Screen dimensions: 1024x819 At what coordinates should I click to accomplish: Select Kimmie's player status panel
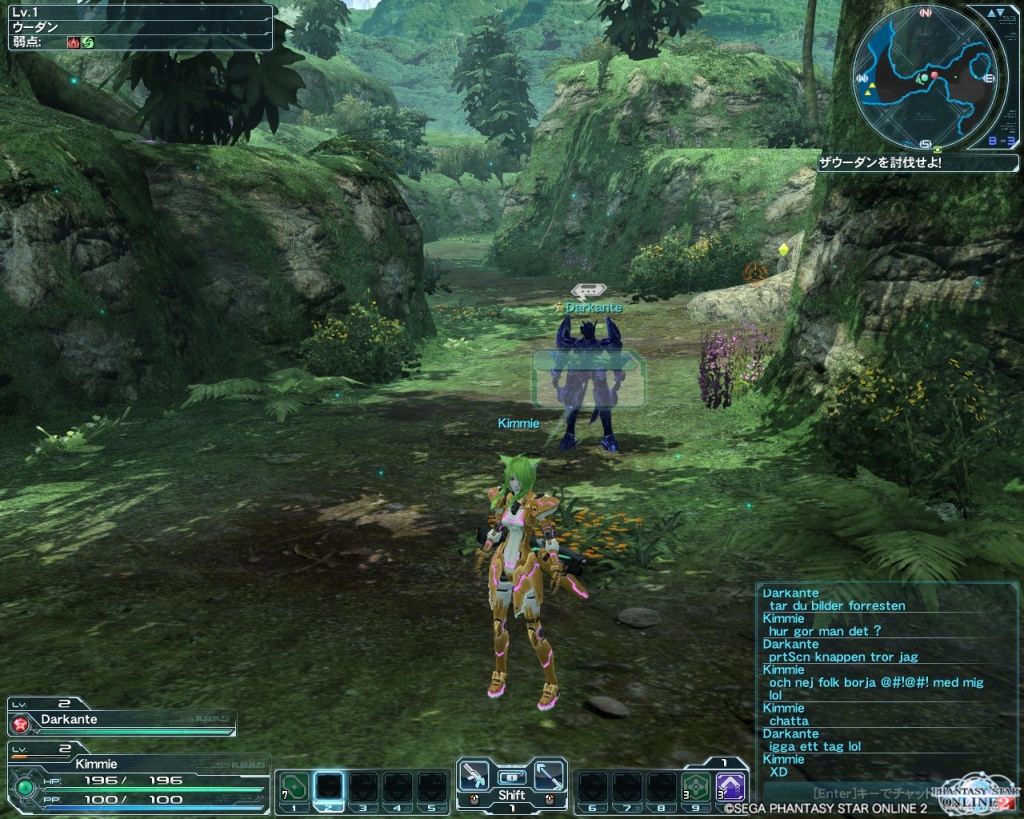137,778
